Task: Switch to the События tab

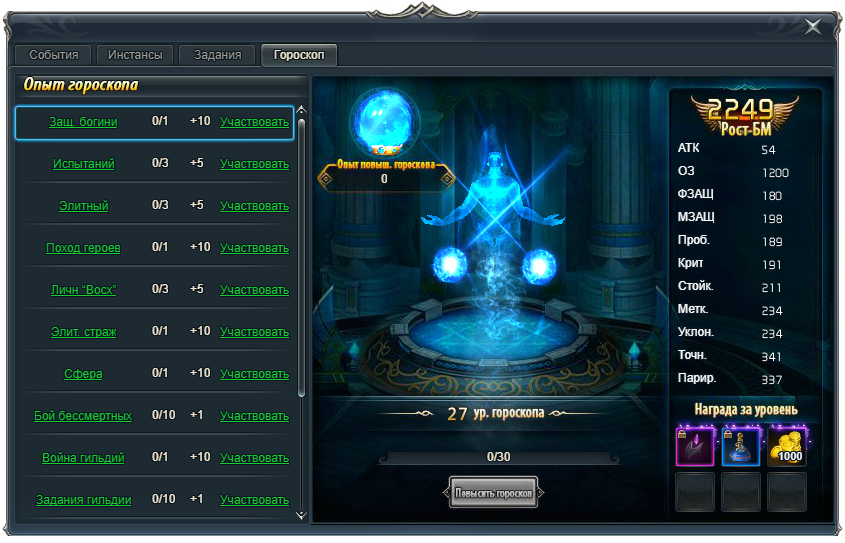Action: (54, 55)
